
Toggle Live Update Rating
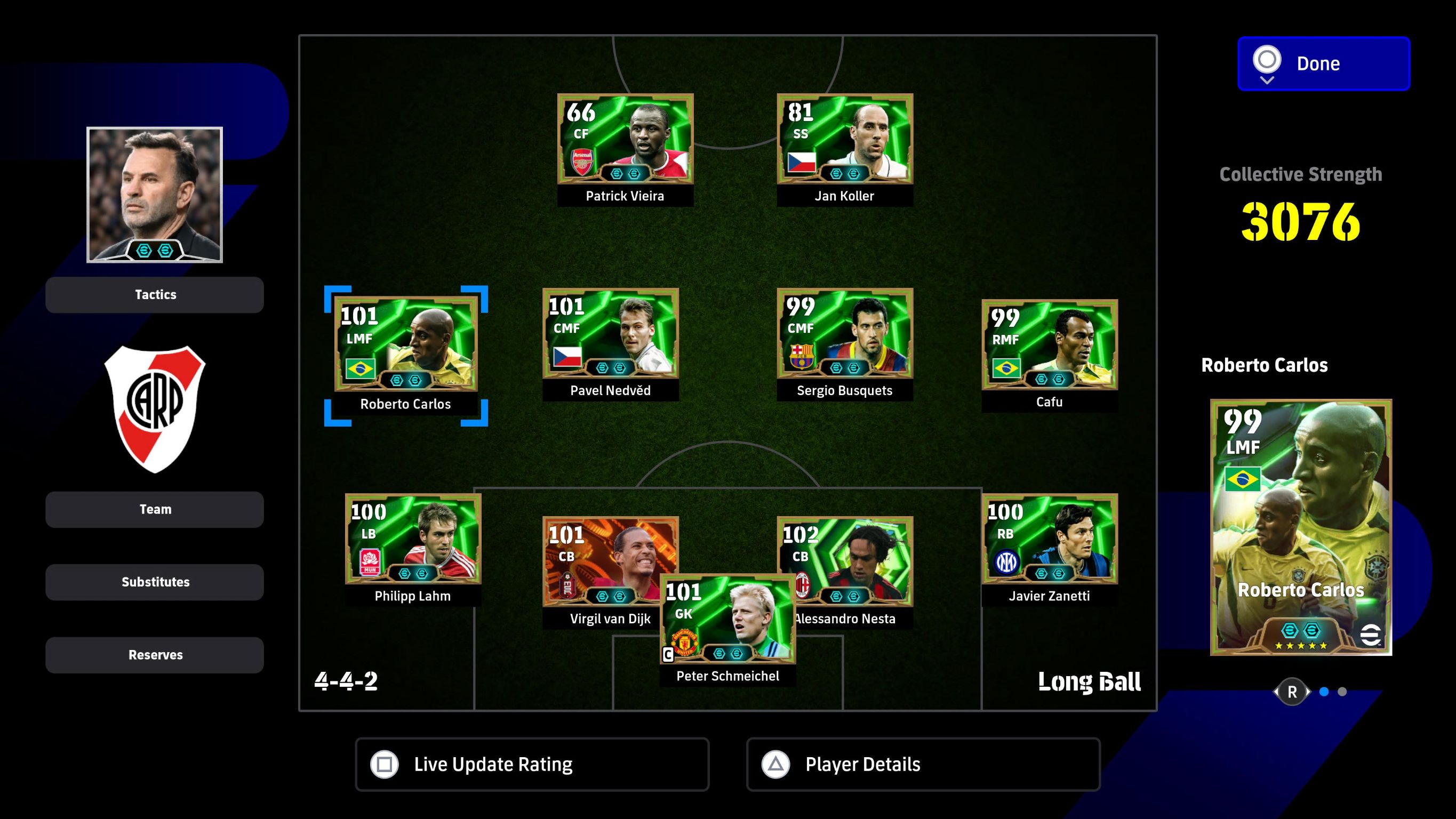532,764
